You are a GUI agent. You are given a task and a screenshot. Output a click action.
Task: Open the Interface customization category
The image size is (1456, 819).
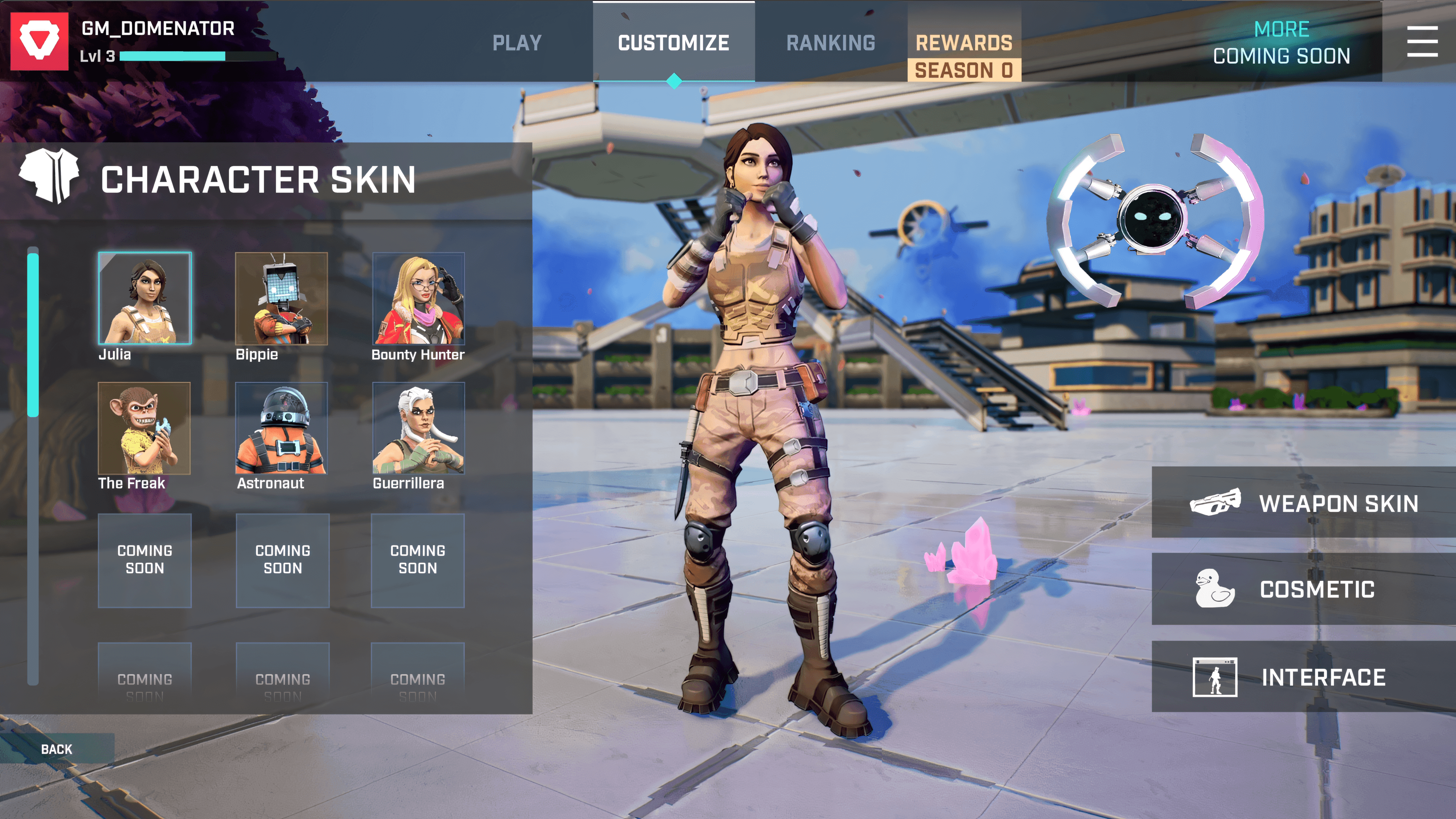(1304, 676)
